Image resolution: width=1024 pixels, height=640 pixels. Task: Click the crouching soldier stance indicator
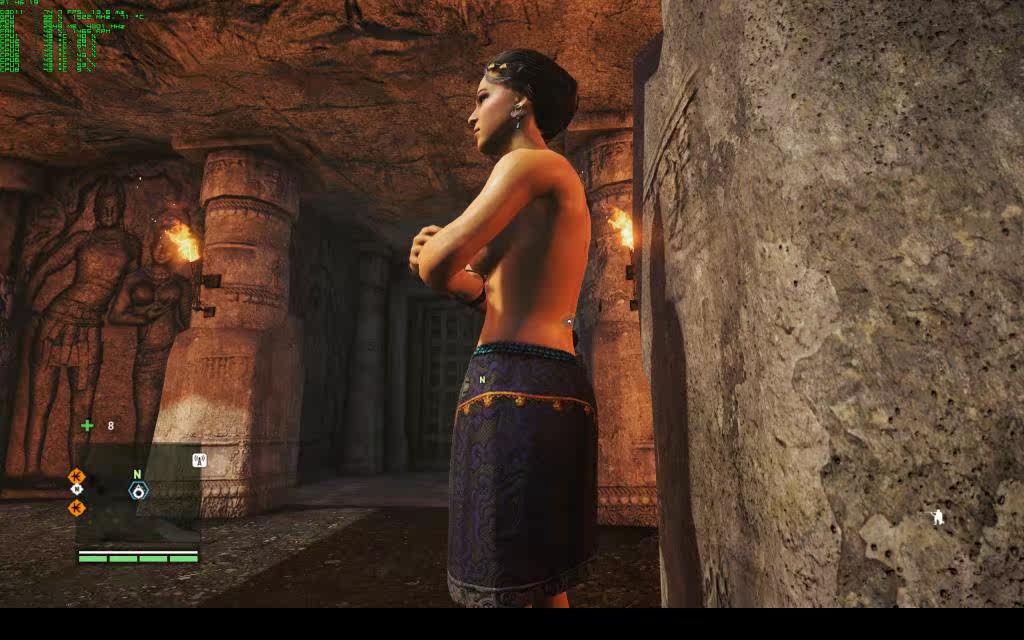[x=937, y=517]
